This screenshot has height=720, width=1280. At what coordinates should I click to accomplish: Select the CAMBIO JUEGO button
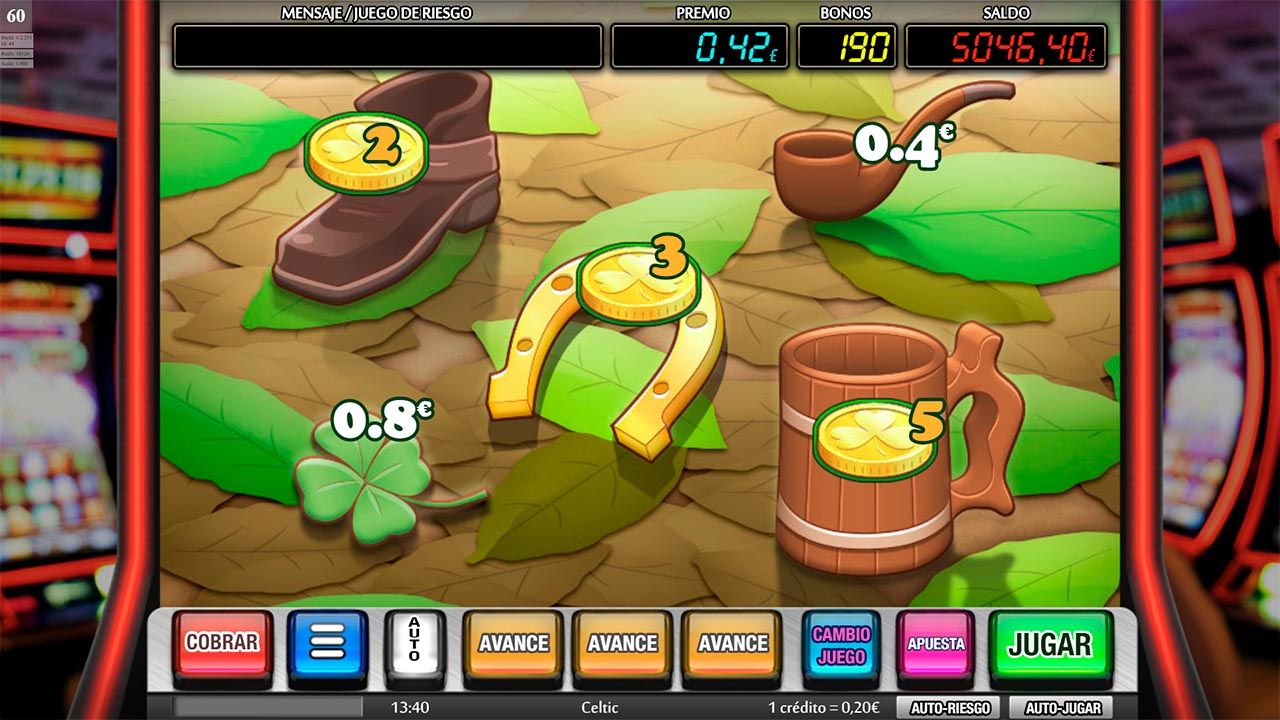click(841, 644)
